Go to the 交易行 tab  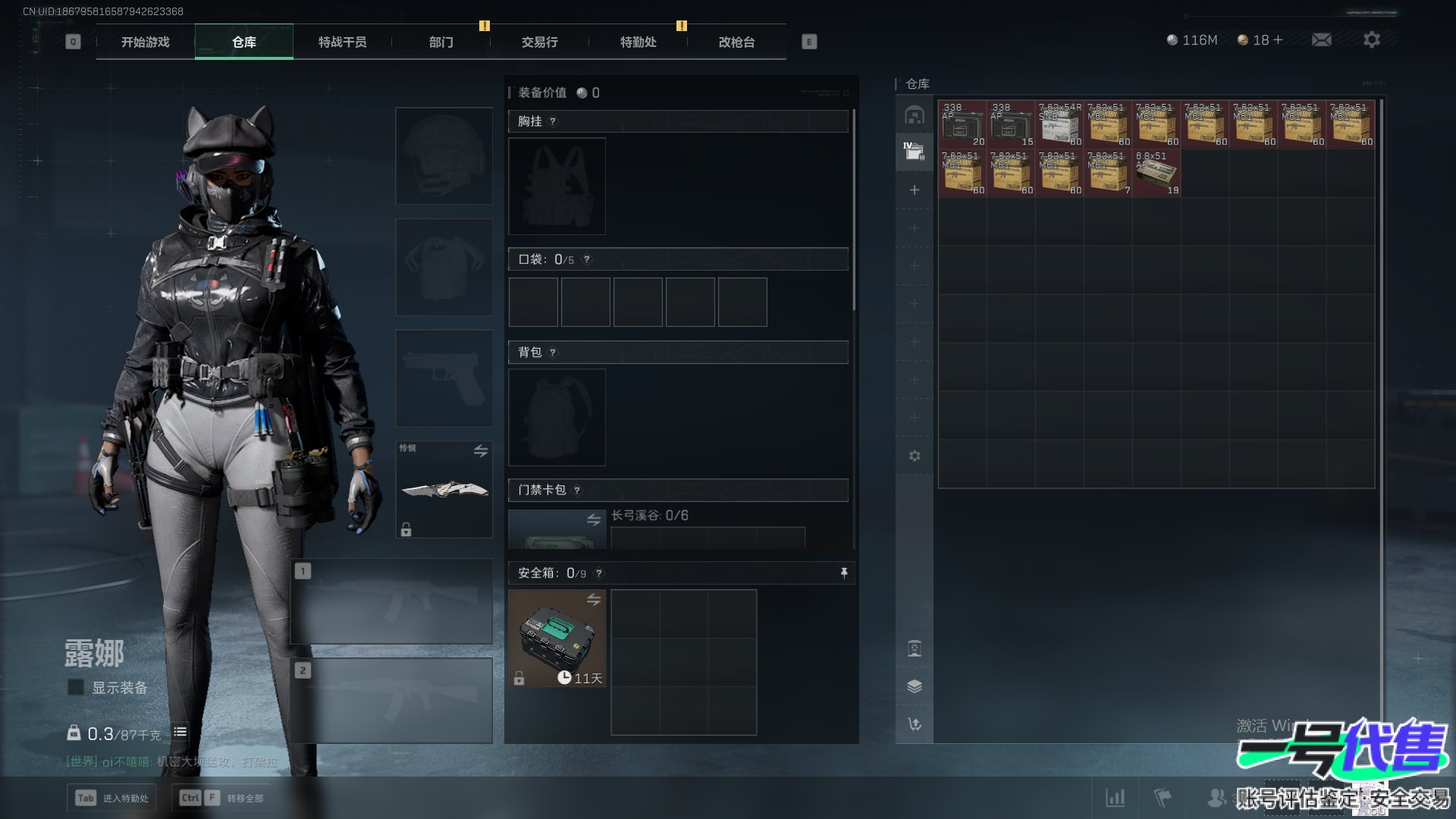(539, 42)
